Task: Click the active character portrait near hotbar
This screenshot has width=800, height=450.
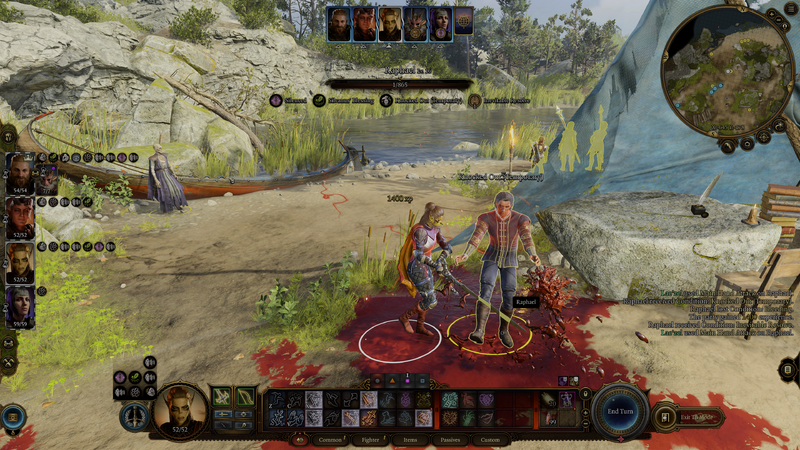Action: (180, 409)
